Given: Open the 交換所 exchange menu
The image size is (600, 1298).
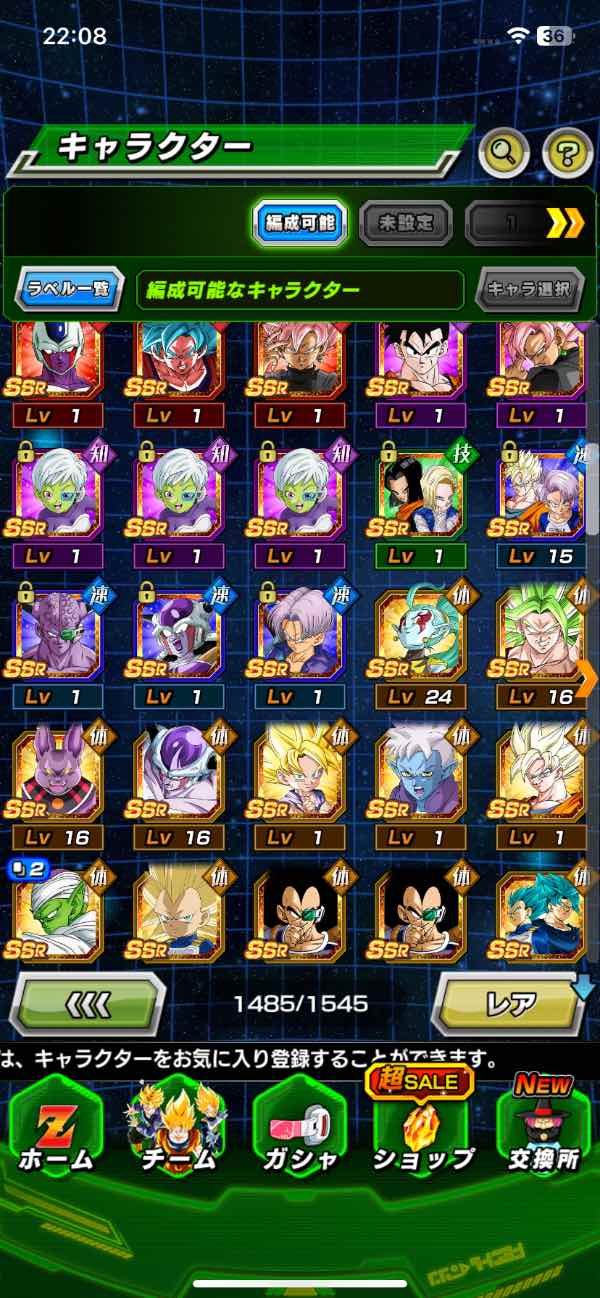Looking at the screenshot, I should coord(543,1130).
